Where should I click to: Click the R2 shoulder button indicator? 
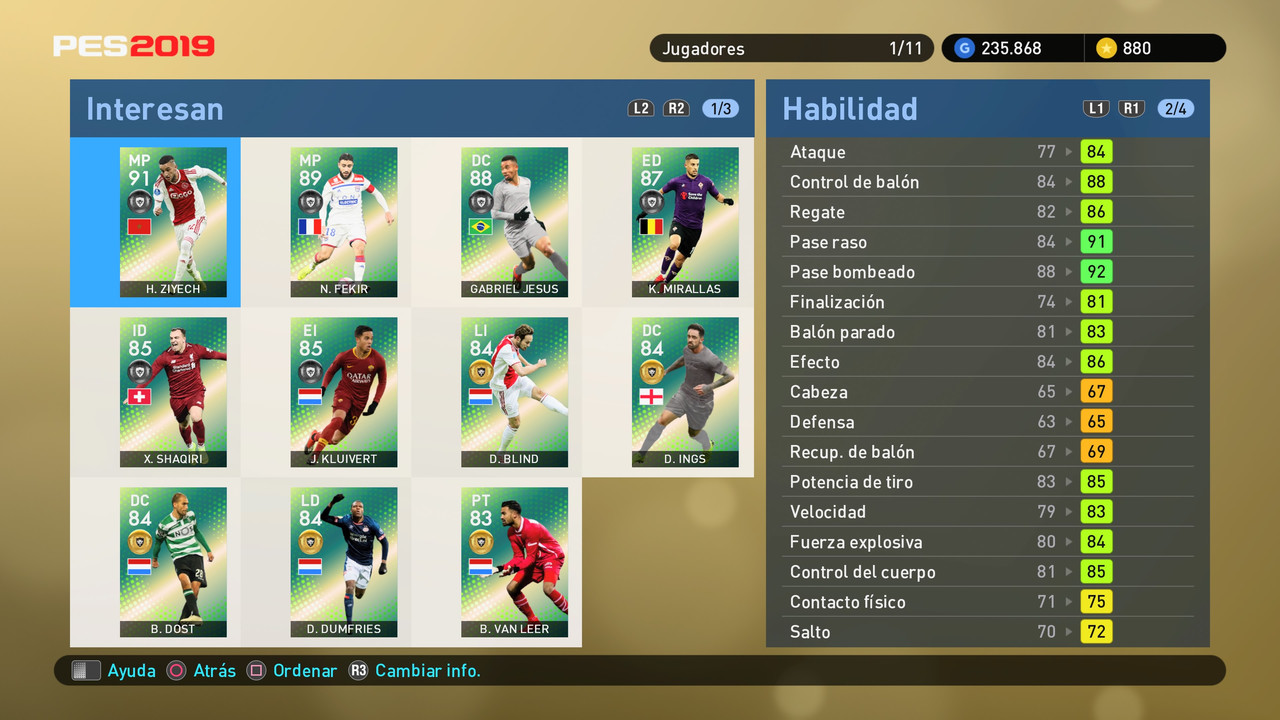pos(676,108)
